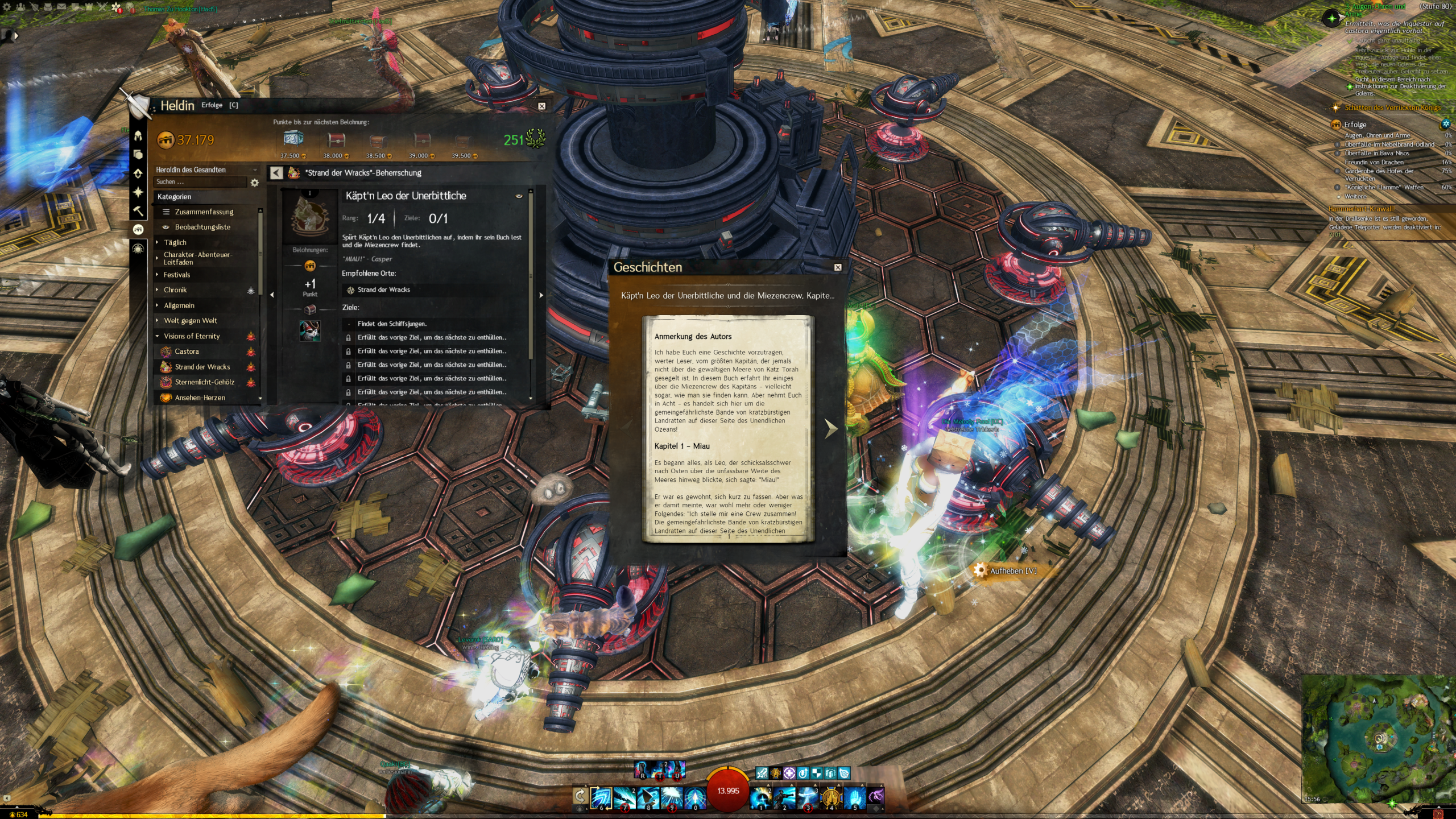Select the Ansehen-Herzen subcategory
Screen dimensions: 1456x819
(200, 398)
